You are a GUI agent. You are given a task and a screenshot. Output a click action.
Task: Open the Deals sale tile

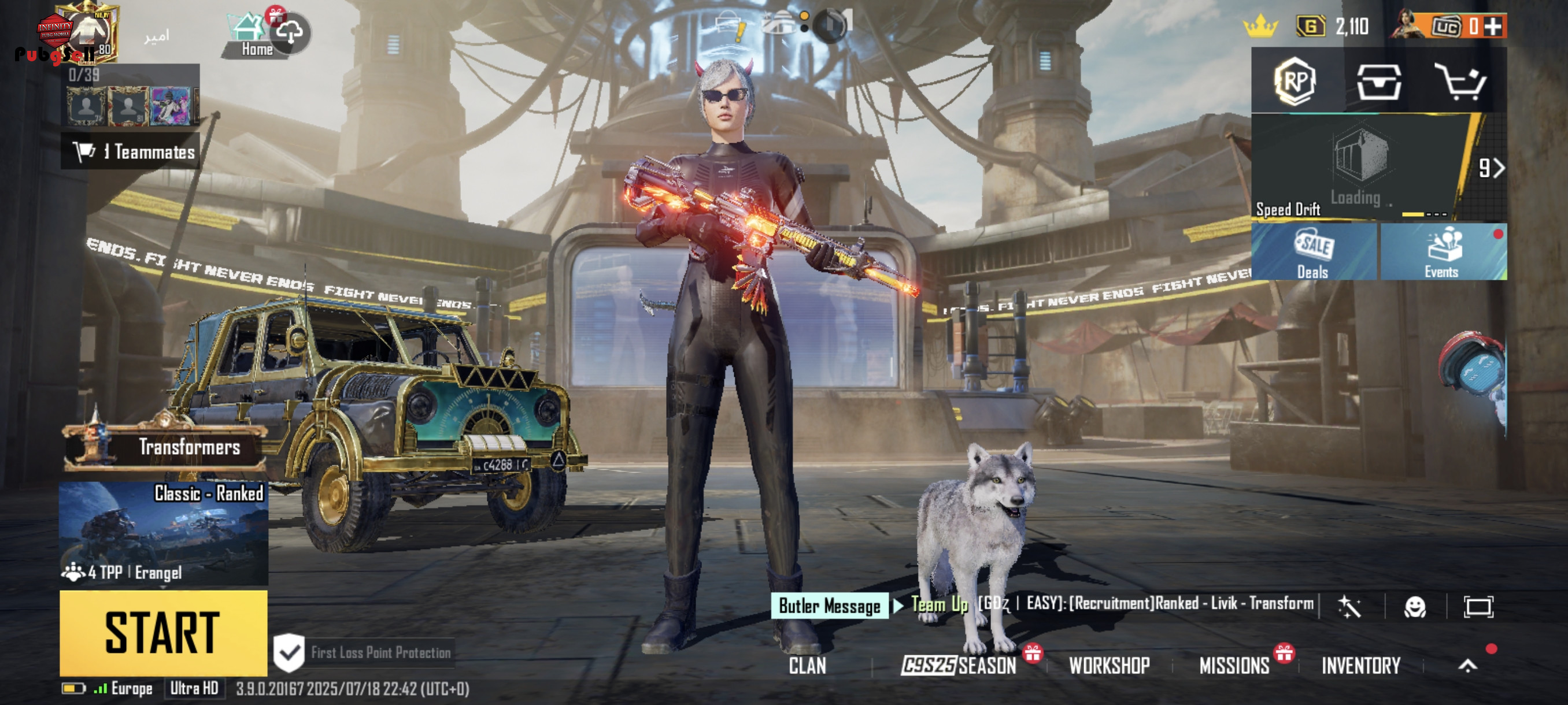tap(1313, 253)
